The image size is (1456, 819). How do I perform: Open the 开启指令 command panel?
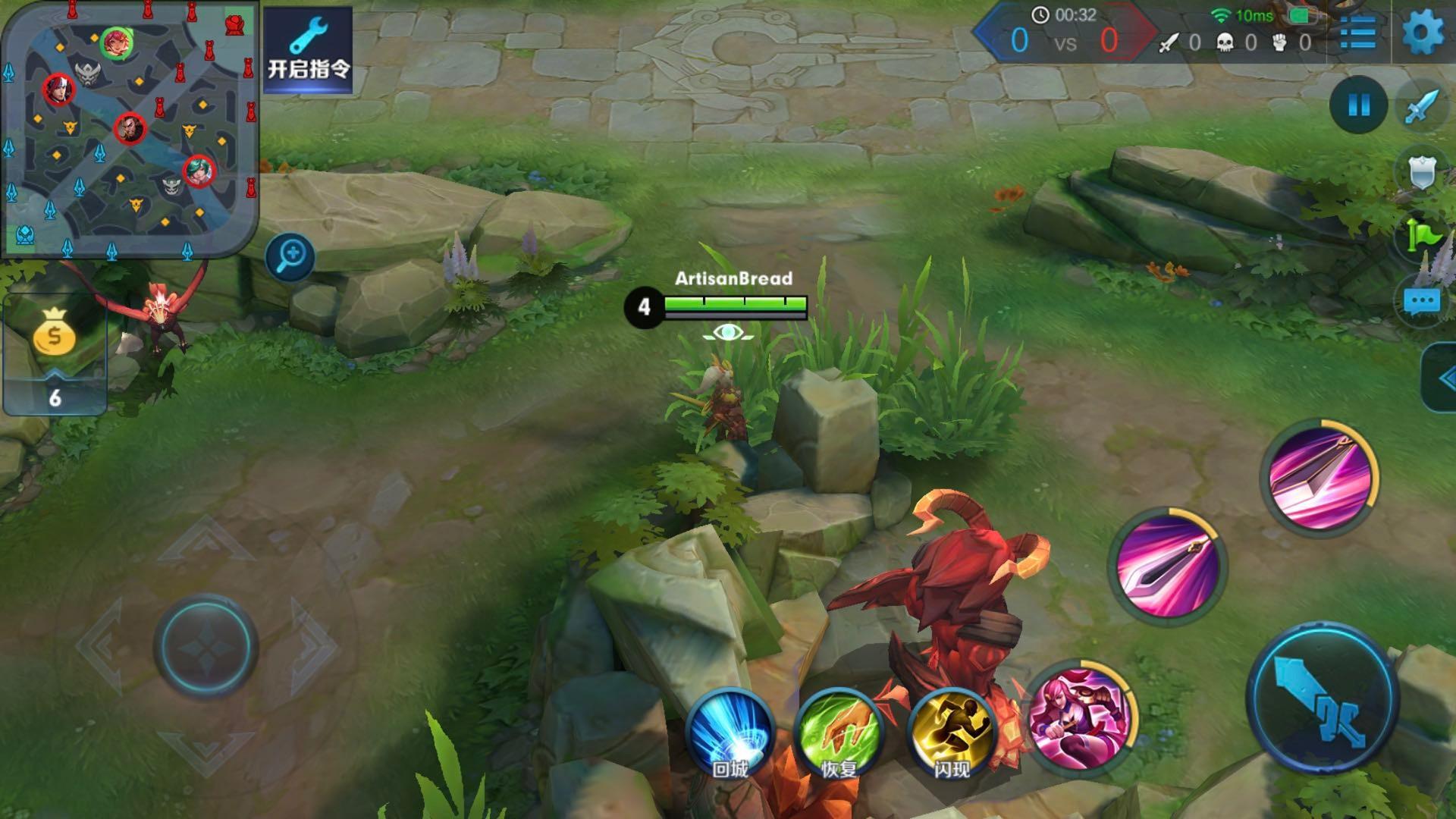pyautogui.click(x=308, y=50)
